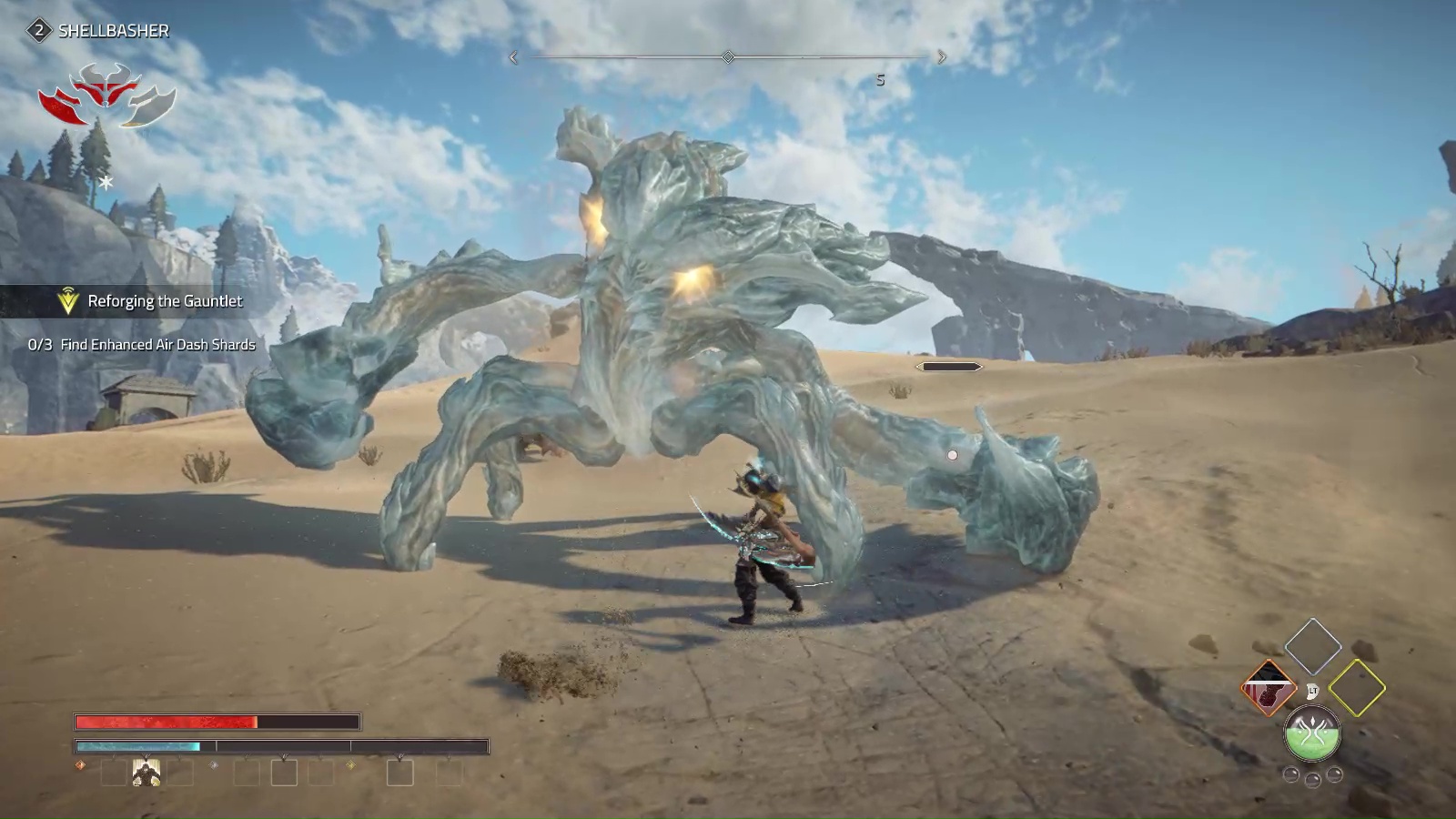The height and width of the screenshot is (819, 1456).
Task: Use the green healing flask orb
Action: point(1311,733)
